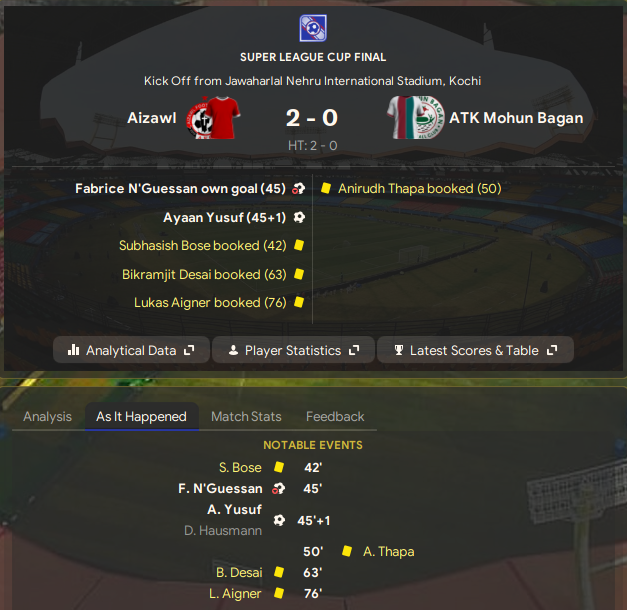Open the ATK Mohun Bagan team link

516,118
